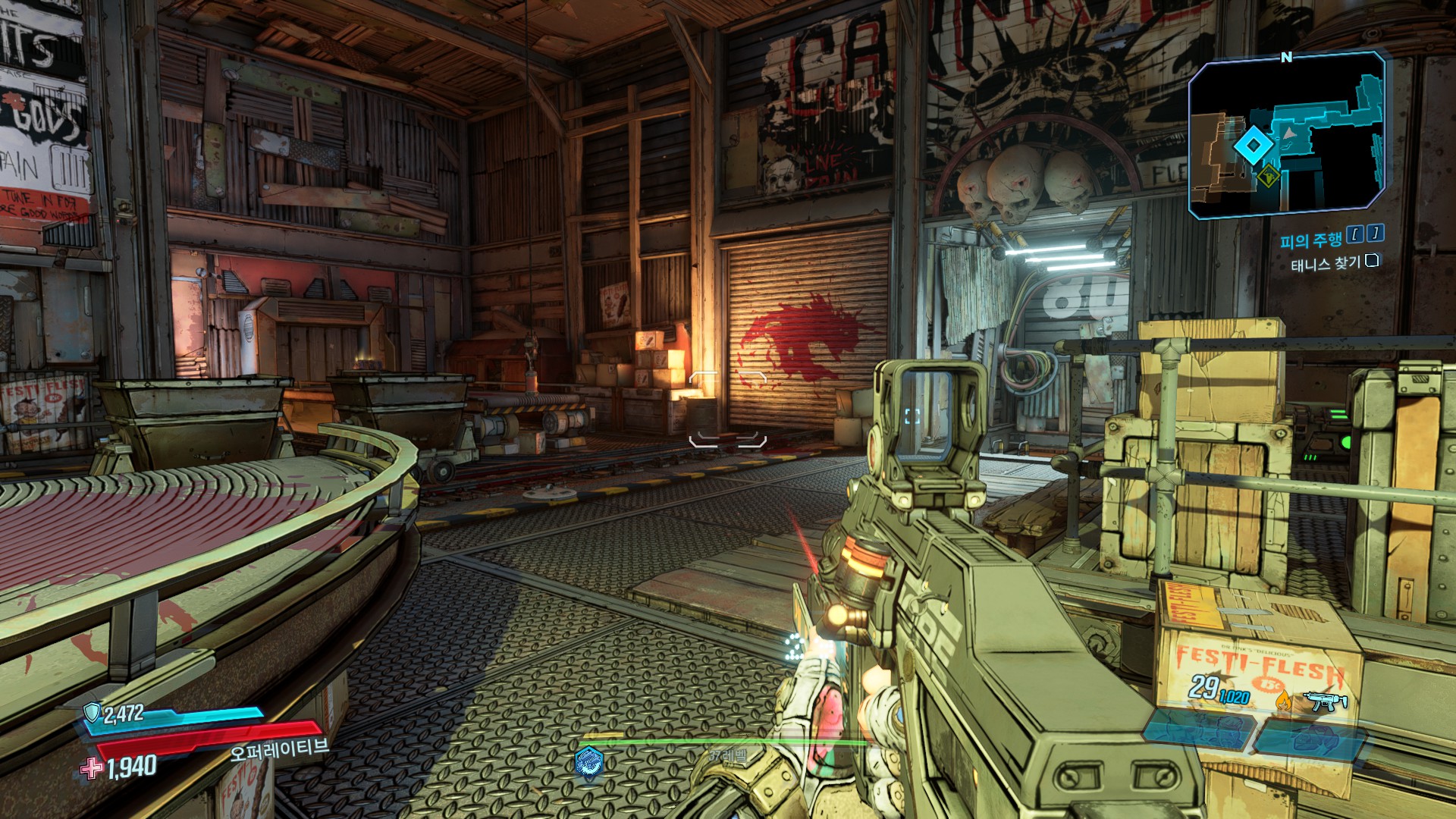Image resolution: width=1456 pixels, height=819 pixels.
Task: Click the blue shield icon
Action: (x=93, y=713)
